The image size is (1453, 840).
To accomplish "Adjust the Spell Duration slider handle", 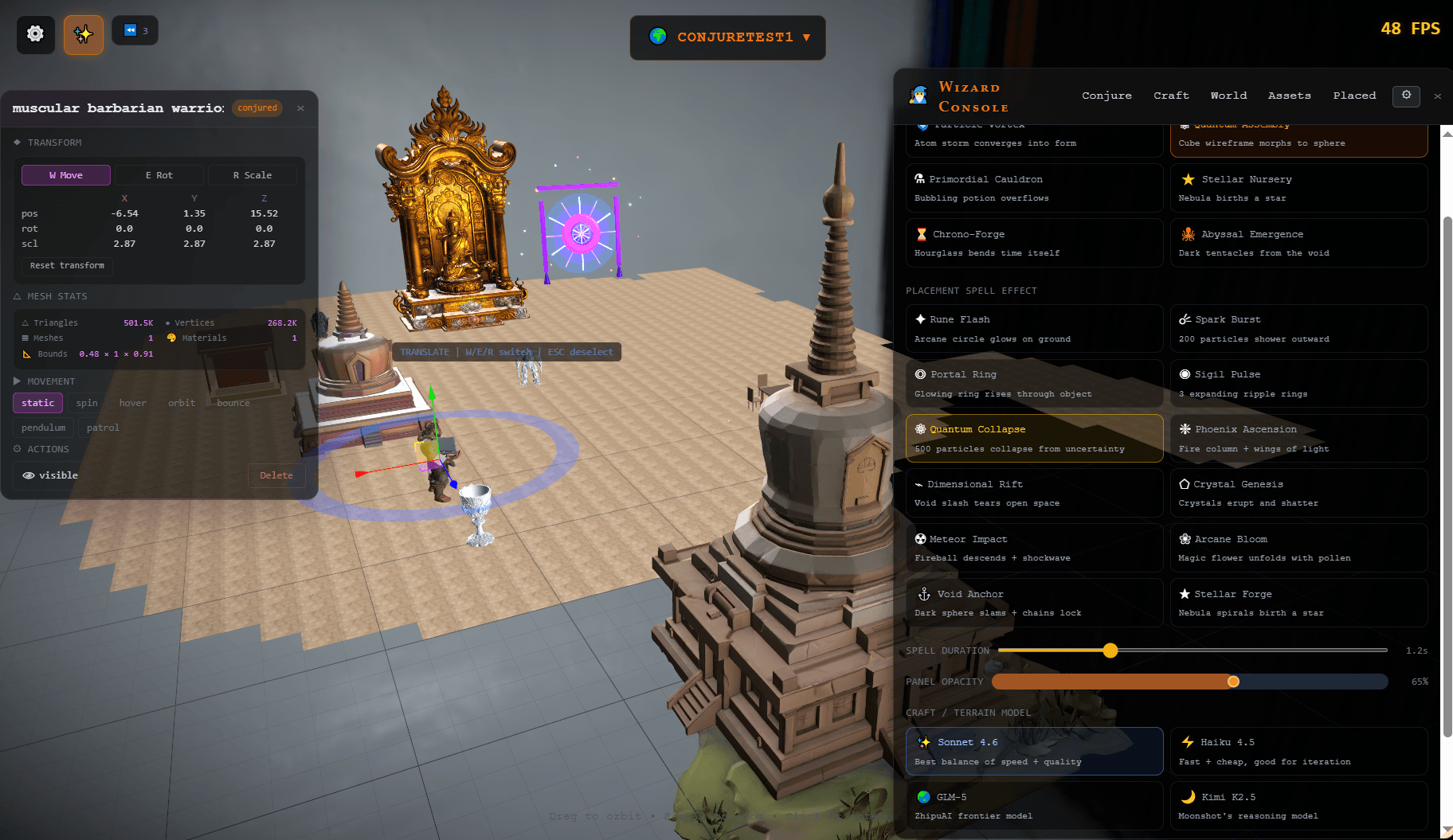I will [1110, 651].
